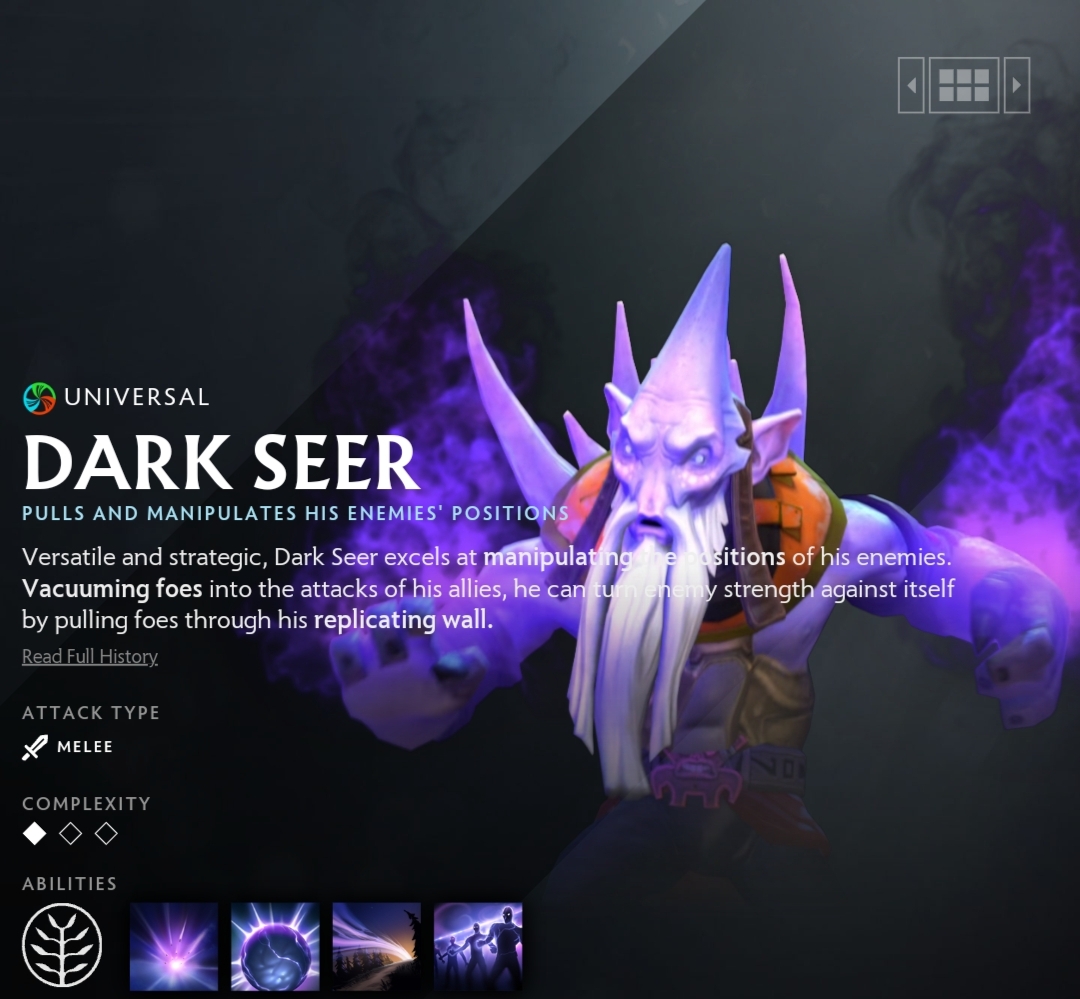Select the Surge ability icon
Viewport: 1080px width, 999px height.
pos(376,946)
